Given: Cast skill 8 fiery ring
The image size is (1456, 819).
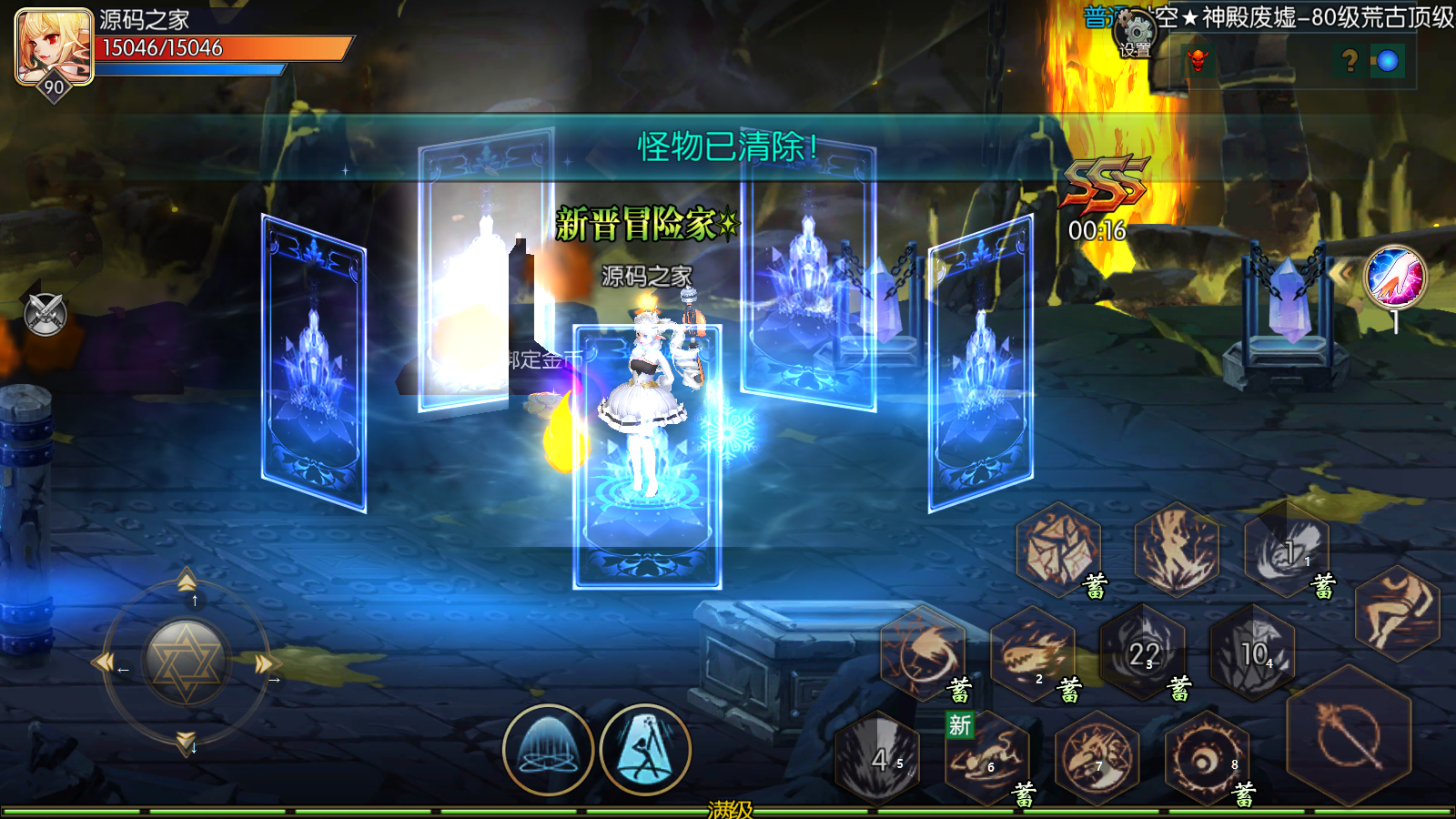Looking at the screenshot, I should click(1207, 757).
